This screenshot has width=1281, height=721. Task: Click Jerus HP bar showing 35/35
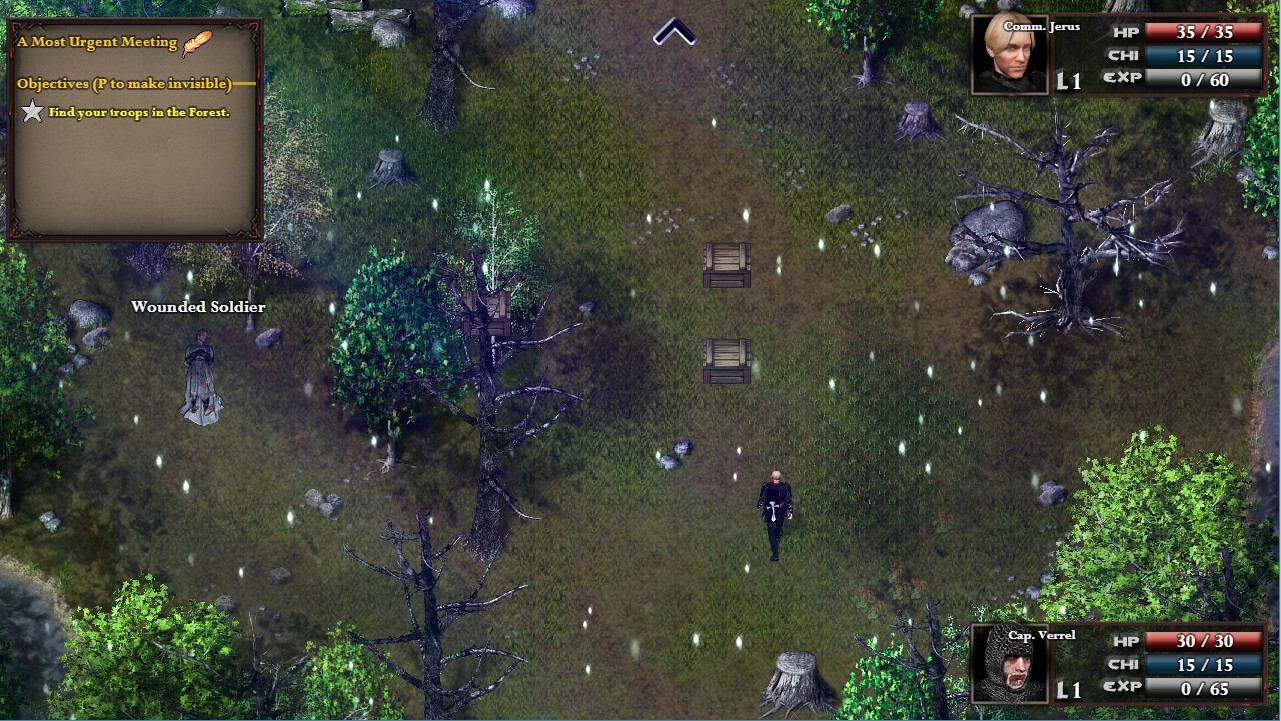coord(1204,31)
